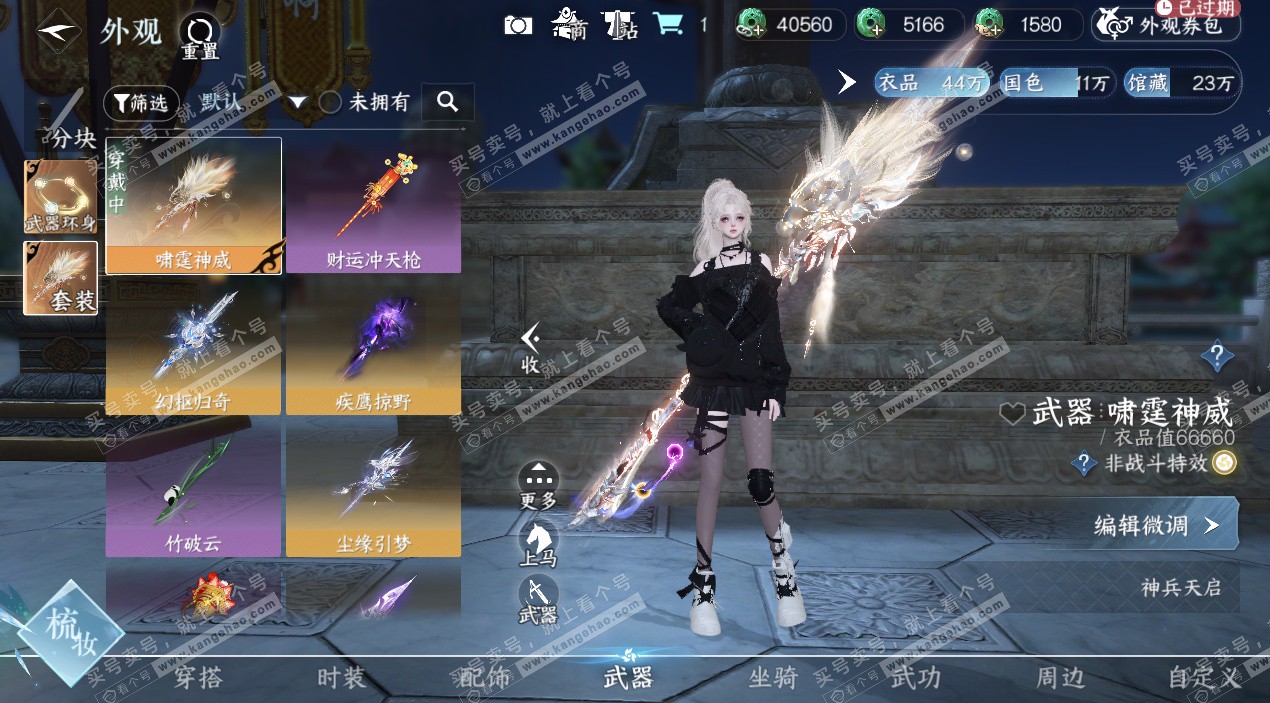Open the shopping cart
This screenshot has height=703, width=1270.
click(x=668, y=24)
